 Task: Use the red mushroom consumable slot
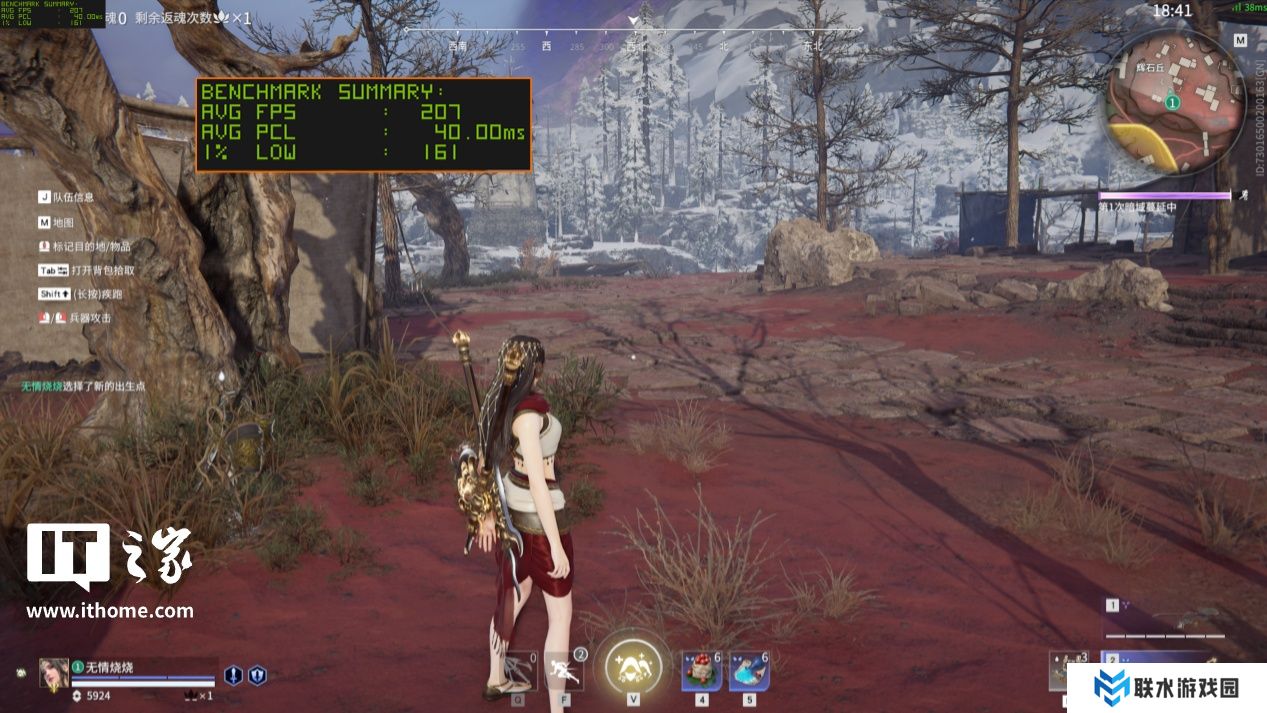701,670
